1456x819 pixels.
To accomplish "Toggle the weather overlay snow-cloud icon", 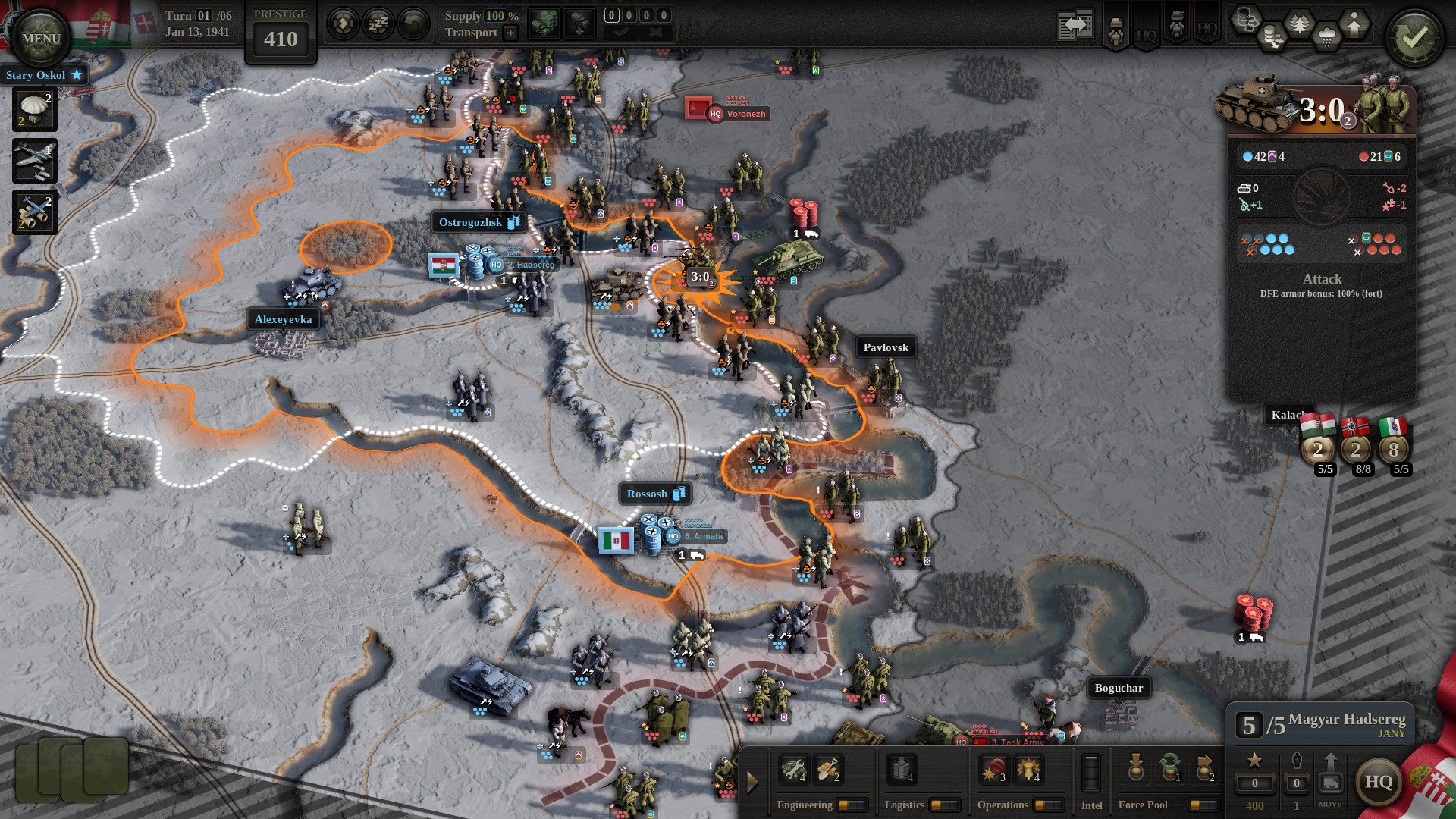I will (1326, 34).
